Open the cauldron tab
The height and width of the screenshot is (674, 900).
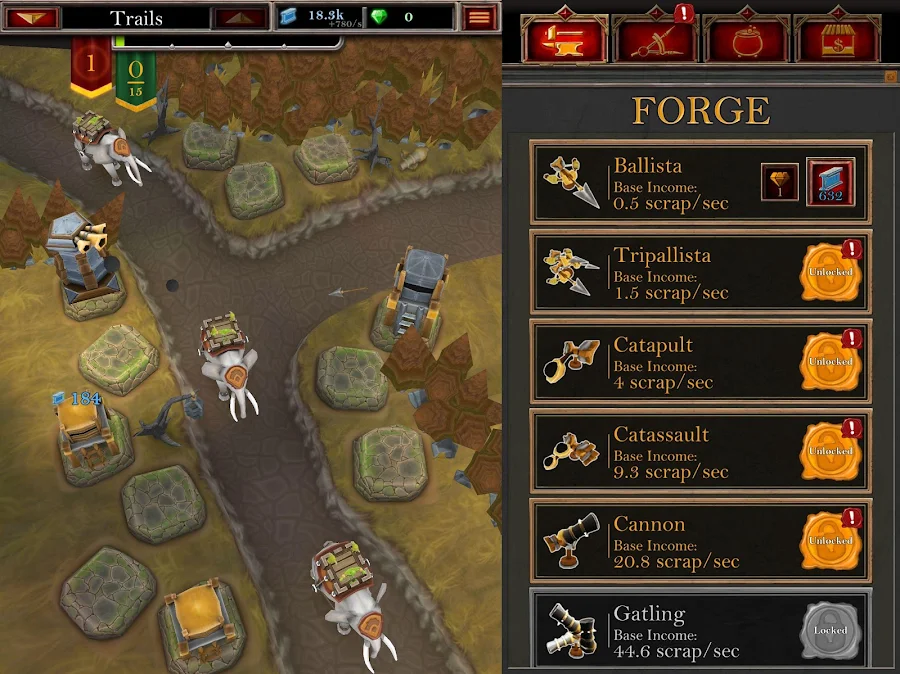(746, 40)
